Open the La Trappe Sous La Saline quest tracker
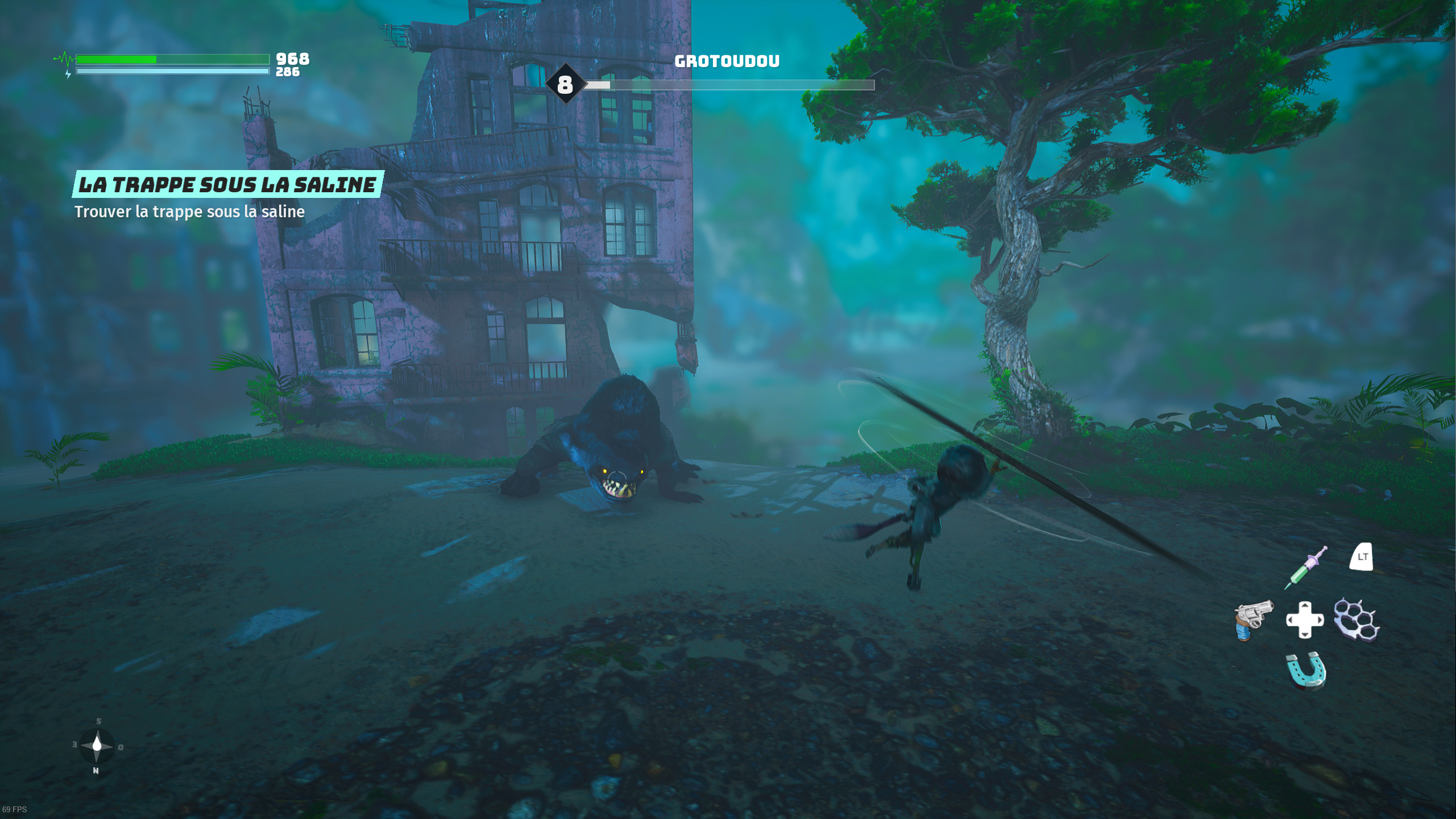 tap(227, 184)
